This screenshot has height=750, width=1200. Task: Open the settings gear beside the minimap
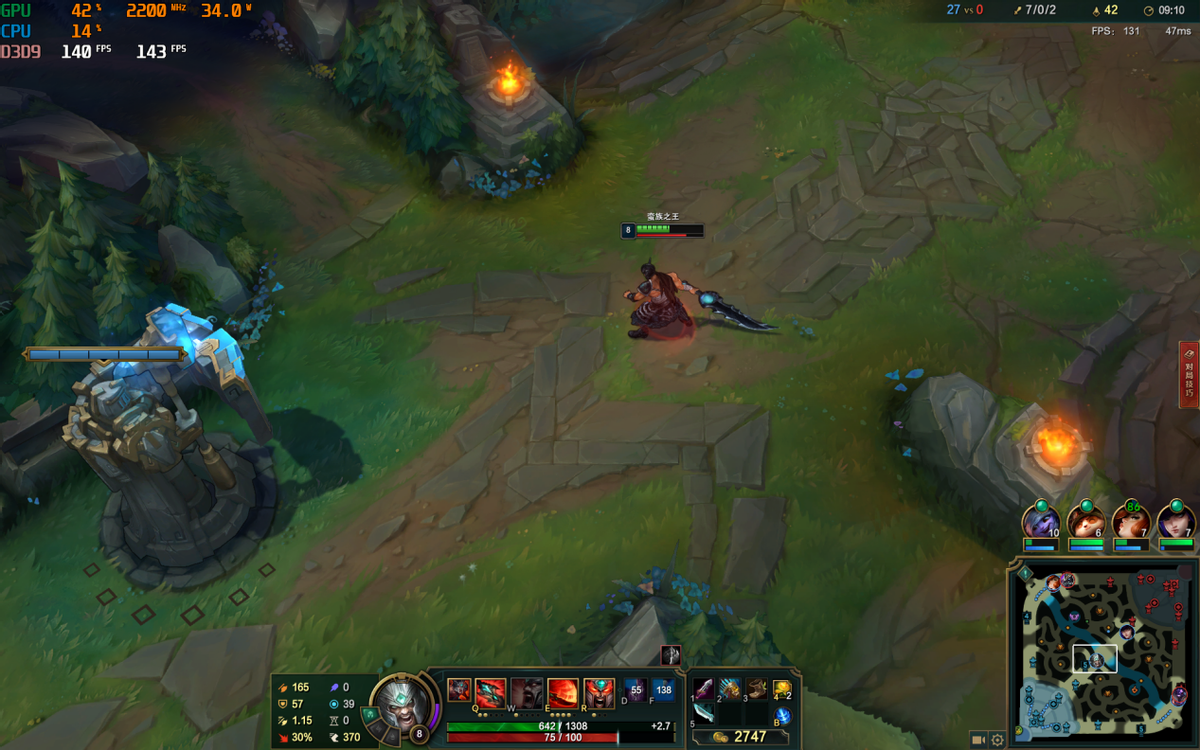[x=997, y=740]
